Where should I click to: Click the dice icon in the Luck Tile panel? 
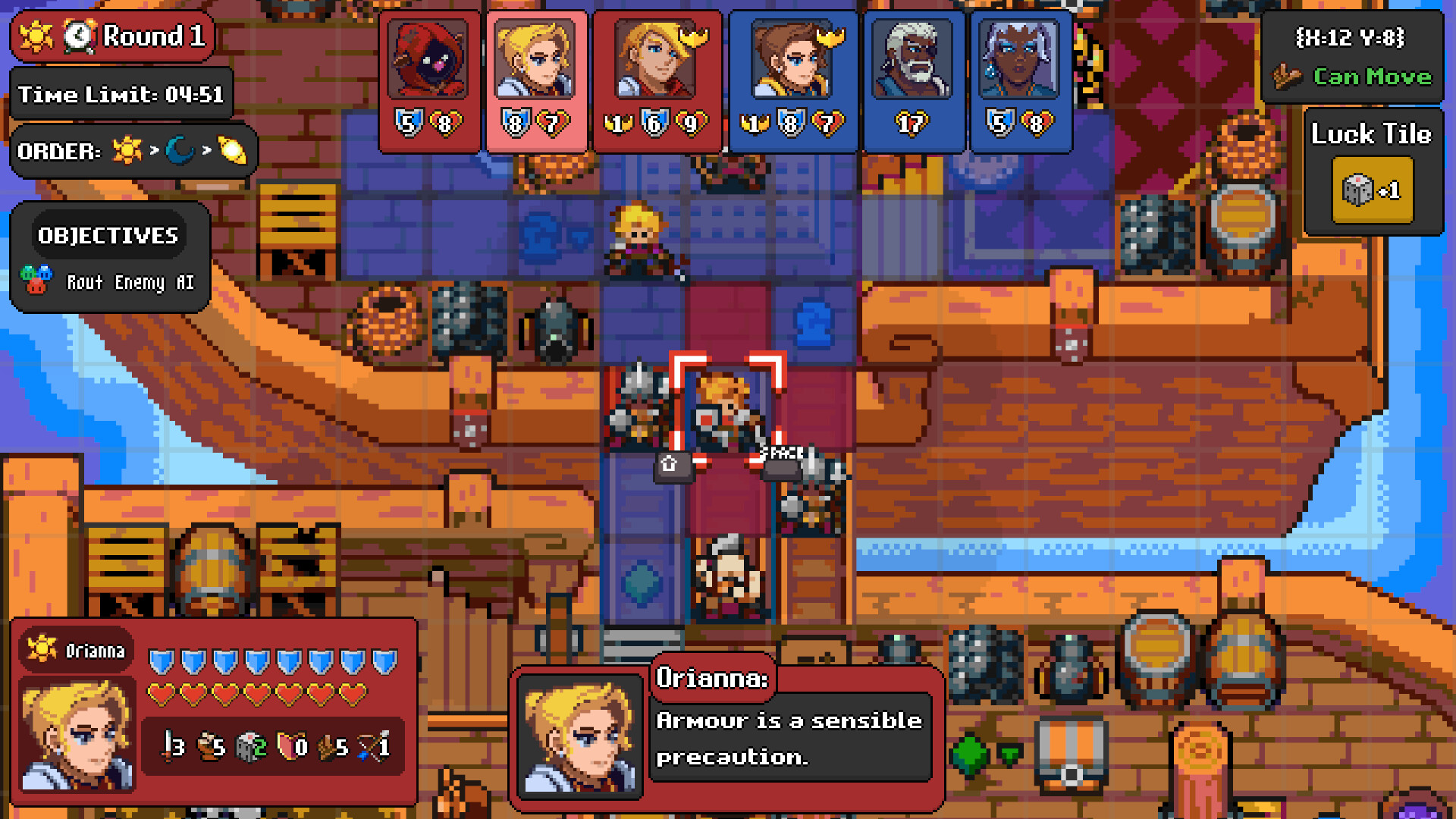tap(1357, 190)
